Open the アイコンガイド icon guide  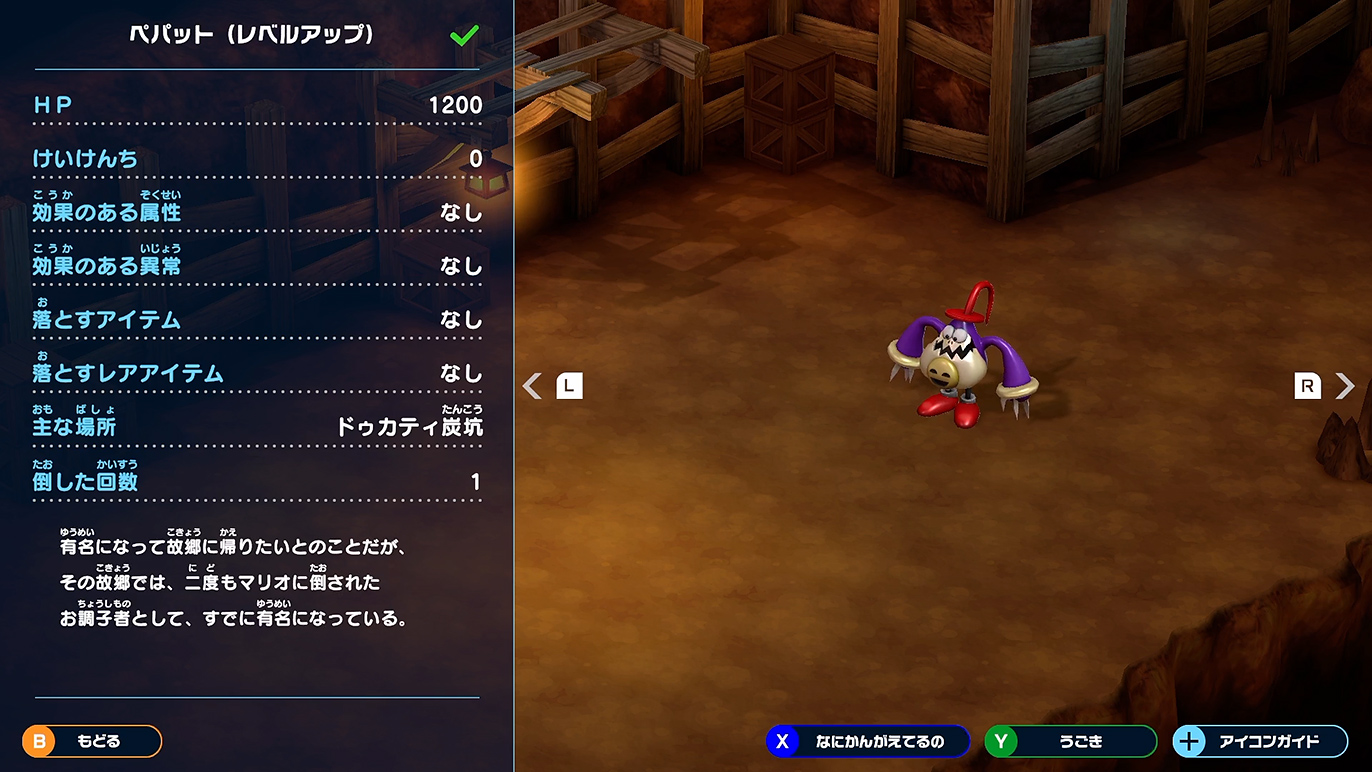[x=1259, y=741]
